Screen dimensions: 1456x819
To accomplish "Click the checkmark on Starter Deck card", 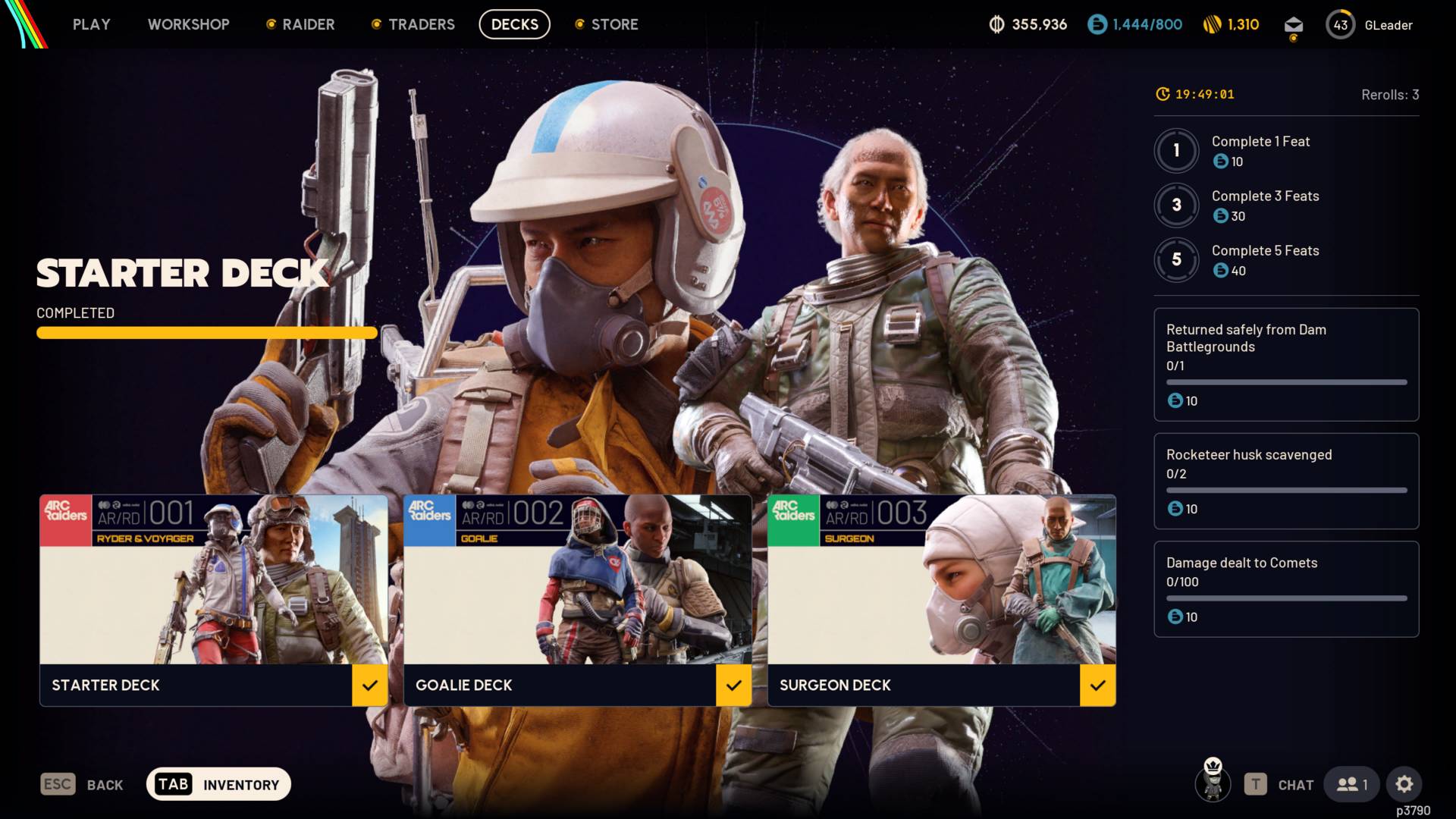I will tap(371, 686).
